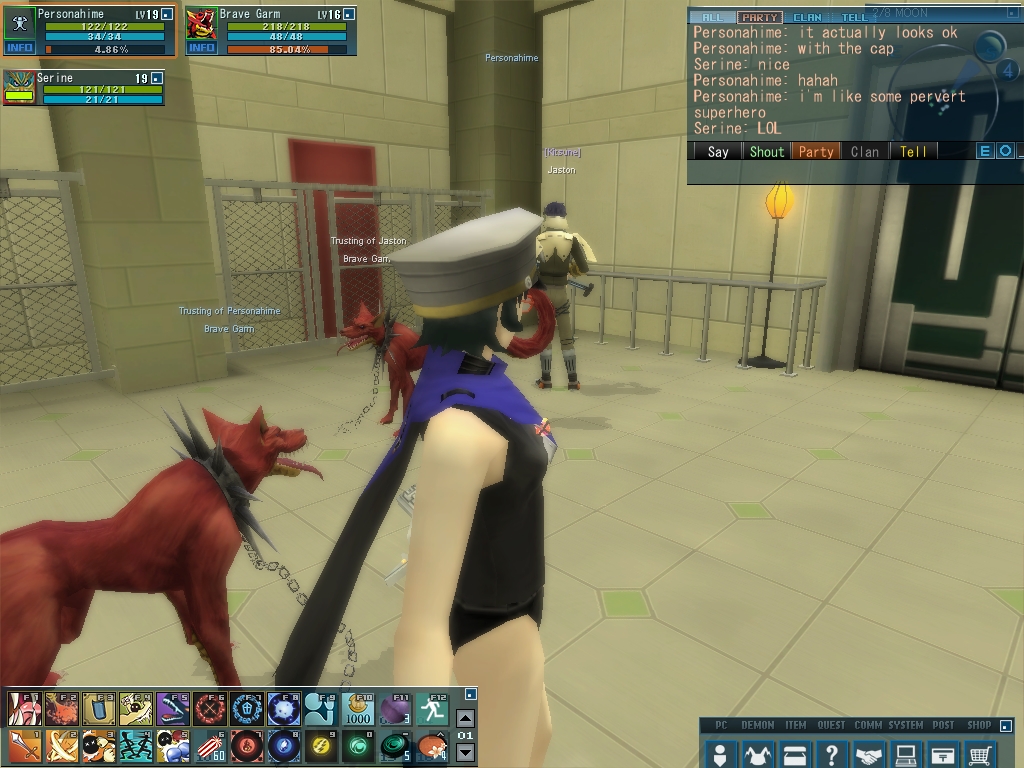This screenshot has width=1024, height=768.
Task: Click the INFO button under Personahime's portrait
Action: pyautogui.click(x=19, y=47)
